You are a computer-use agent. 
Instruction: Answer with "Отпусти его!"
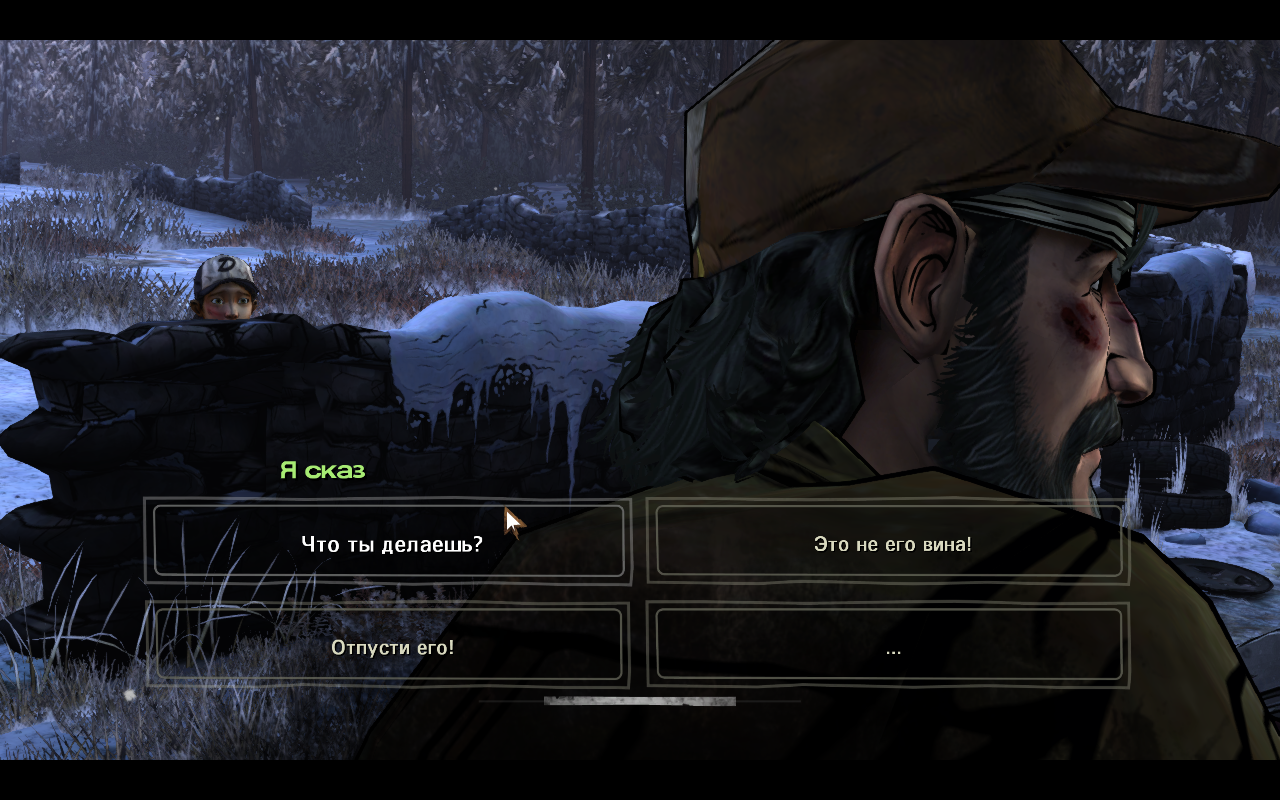391,647
